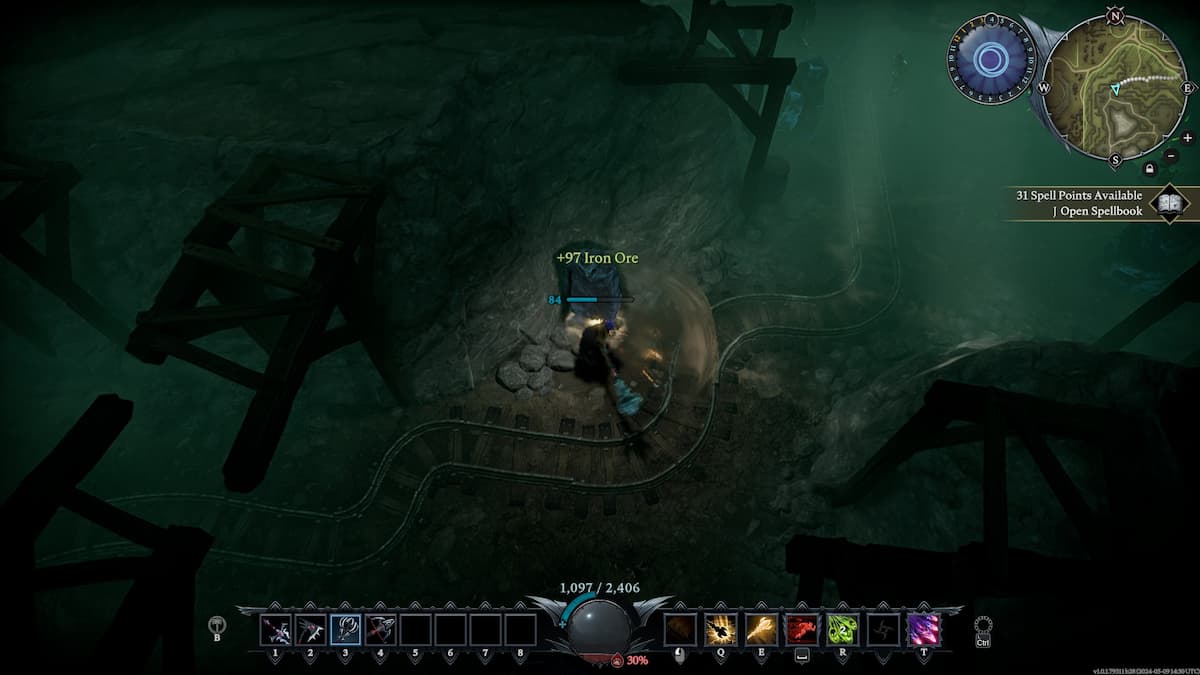
Task: Click the minimap's zoom-in plus button
Action: tap(1187, 138)
